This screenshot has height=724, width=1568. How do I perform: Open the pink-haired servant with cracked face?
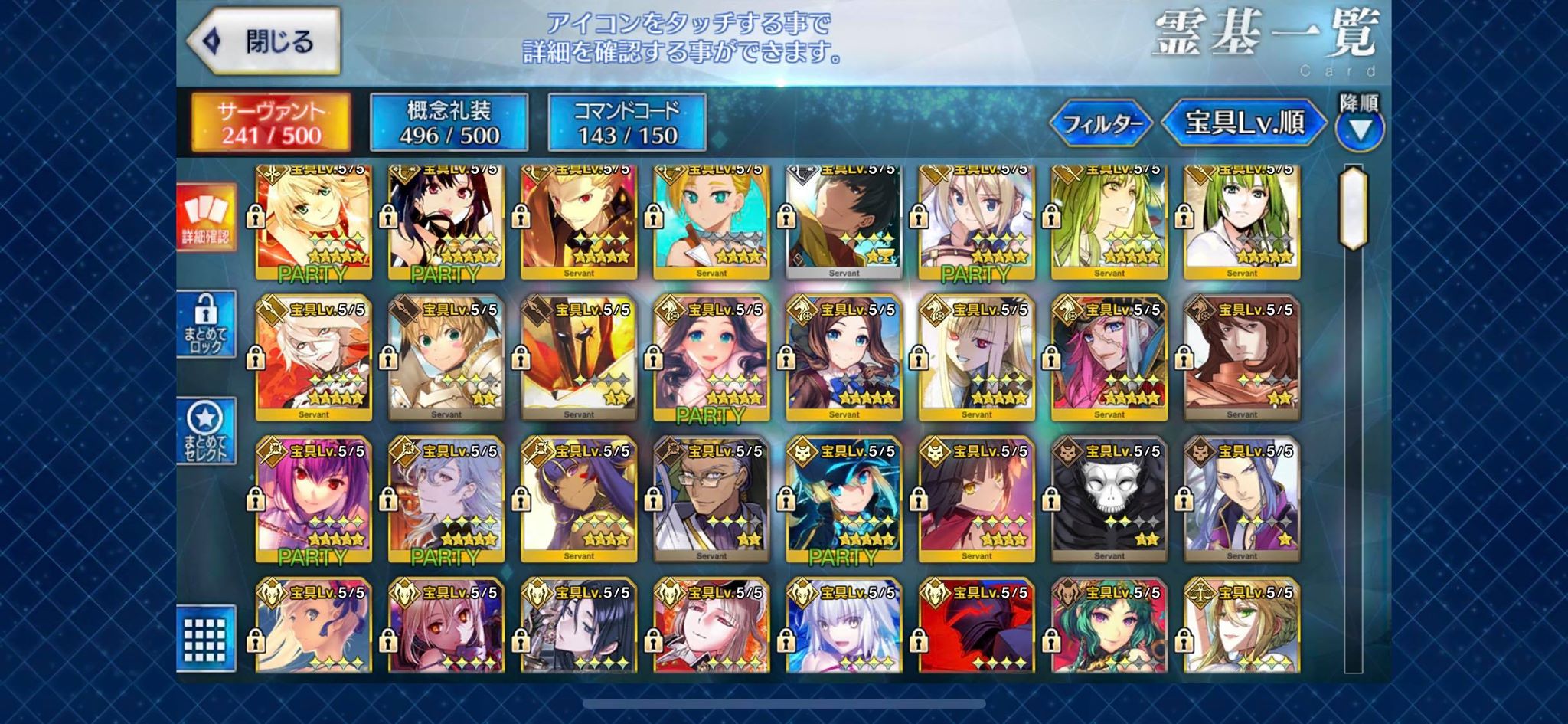click(x=1109, y=359)
